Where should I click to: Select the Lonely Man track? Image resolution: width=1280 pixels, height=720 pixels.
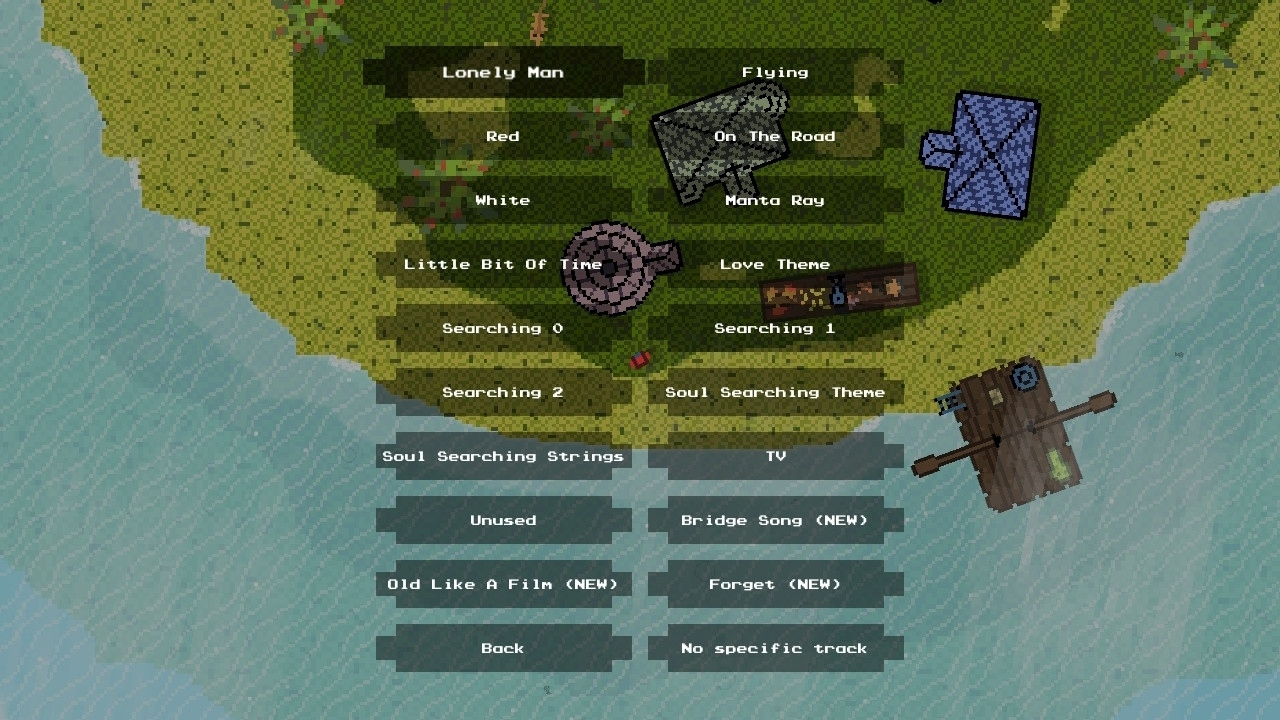point(503,72)
